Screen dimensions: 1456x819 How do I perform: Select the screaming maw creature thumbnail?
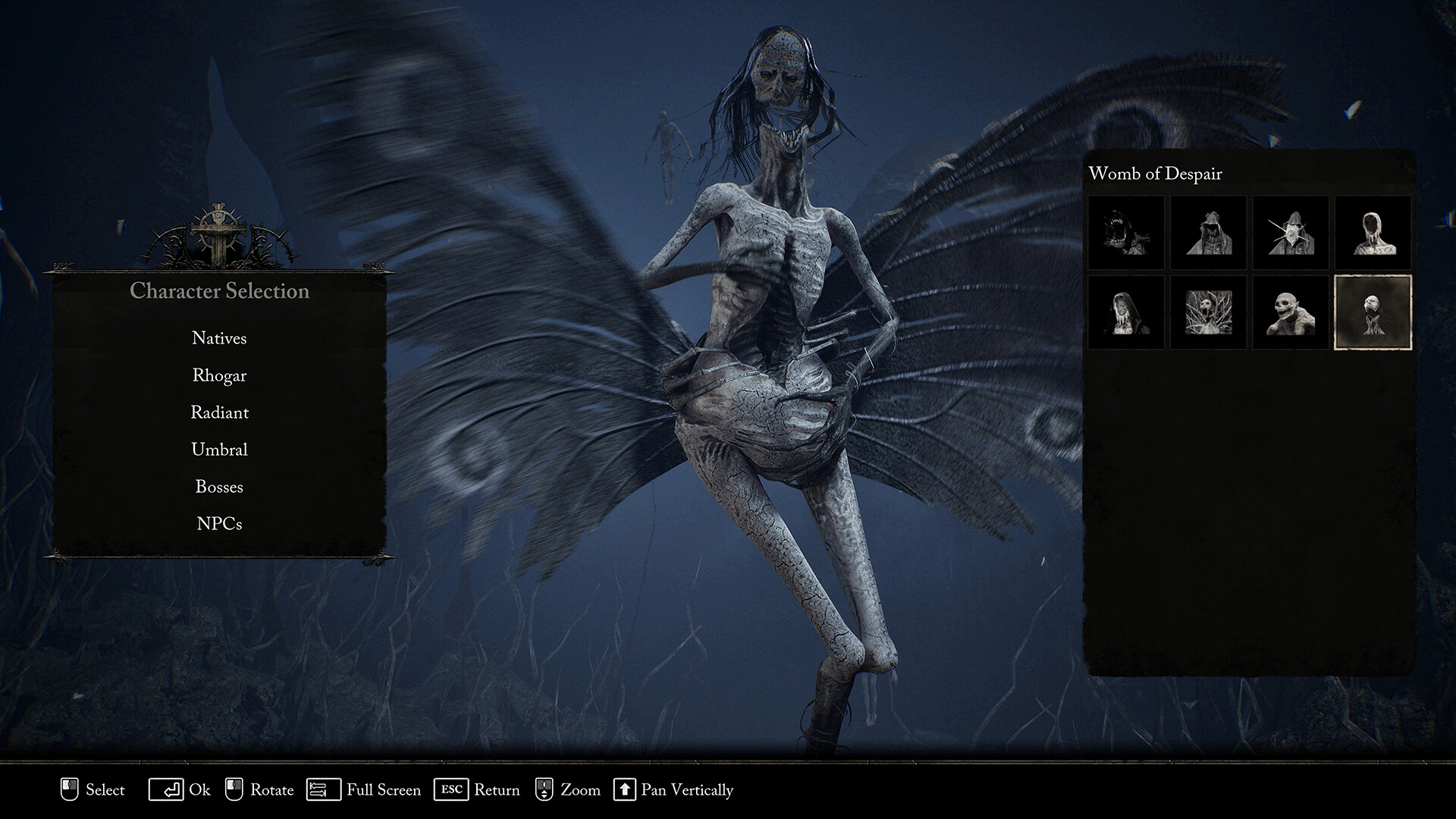1127,233
